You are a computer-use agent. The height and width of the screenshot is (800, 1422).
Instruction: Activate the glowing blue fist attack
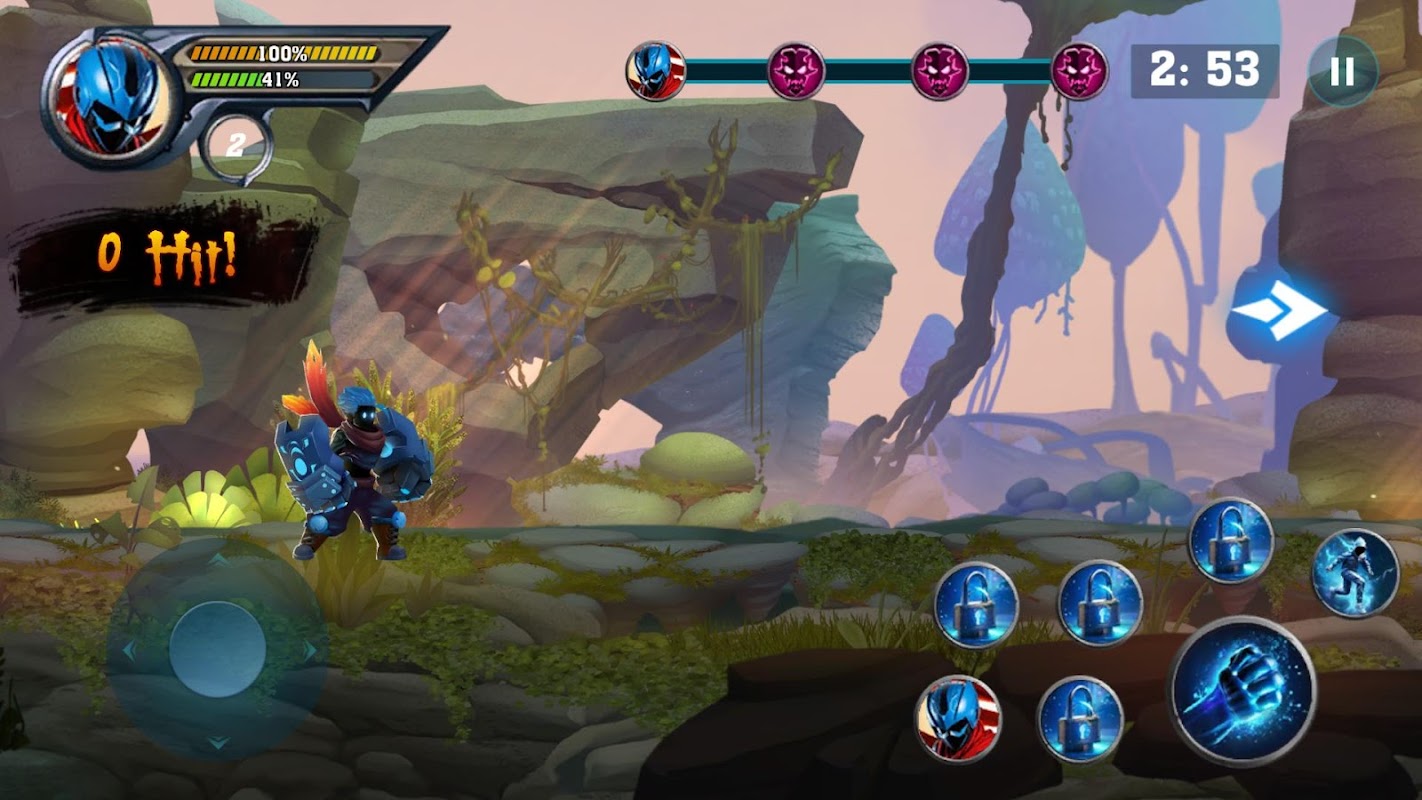coord(1243,691)
